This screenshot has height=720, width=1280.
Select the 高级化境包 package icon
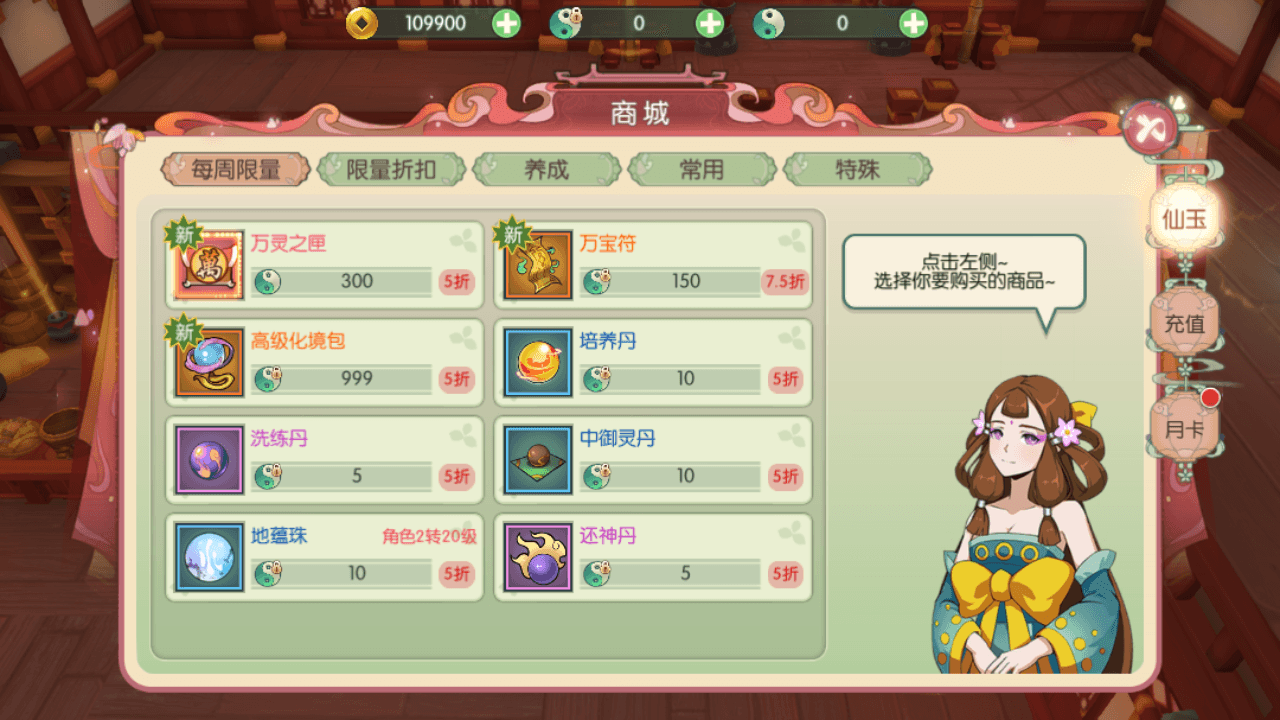(x=207, y=361)
